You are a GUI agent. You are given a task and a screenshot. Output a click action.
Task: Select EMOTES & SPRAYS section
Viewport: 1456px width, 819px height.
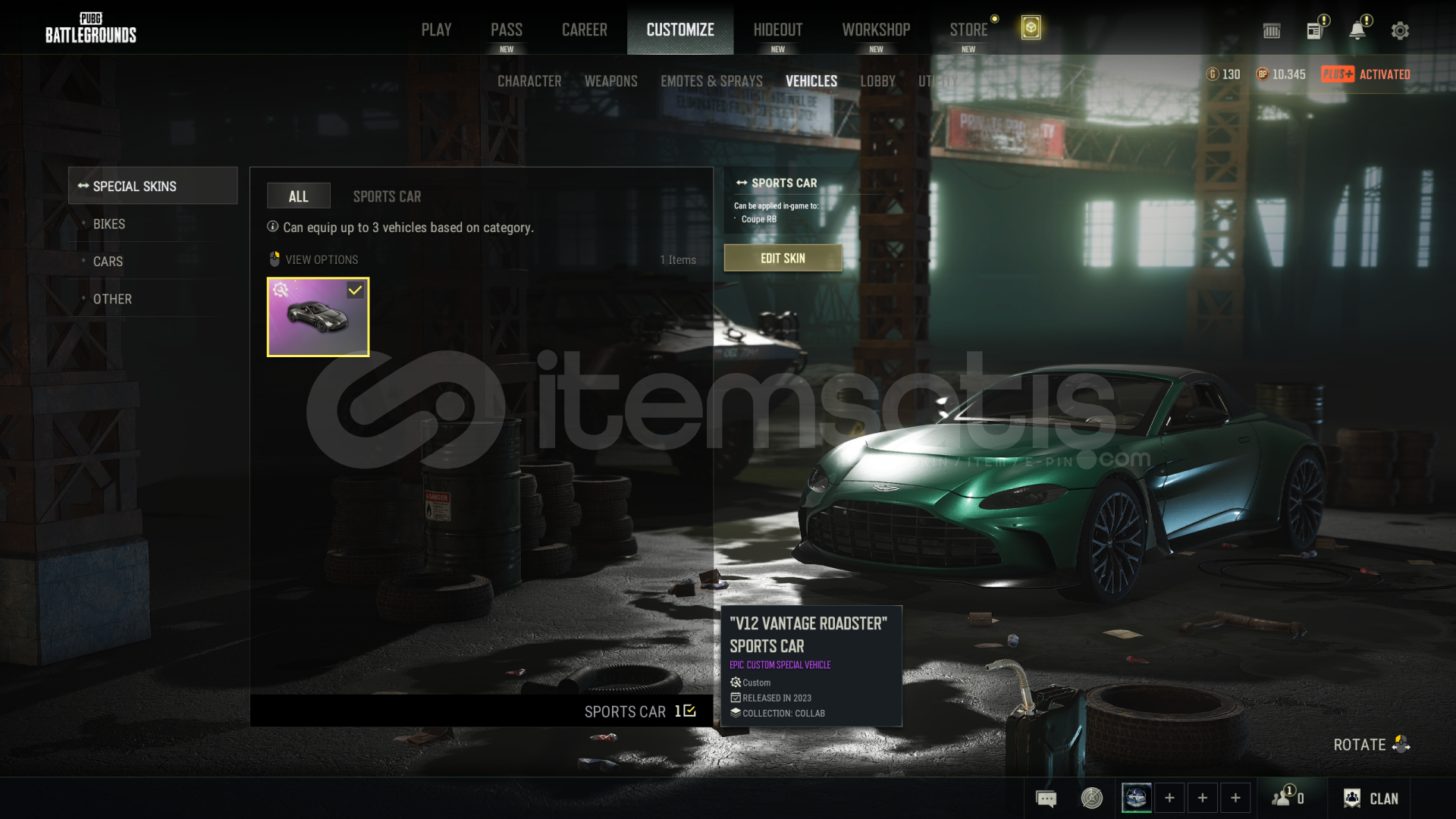[711, 81]
